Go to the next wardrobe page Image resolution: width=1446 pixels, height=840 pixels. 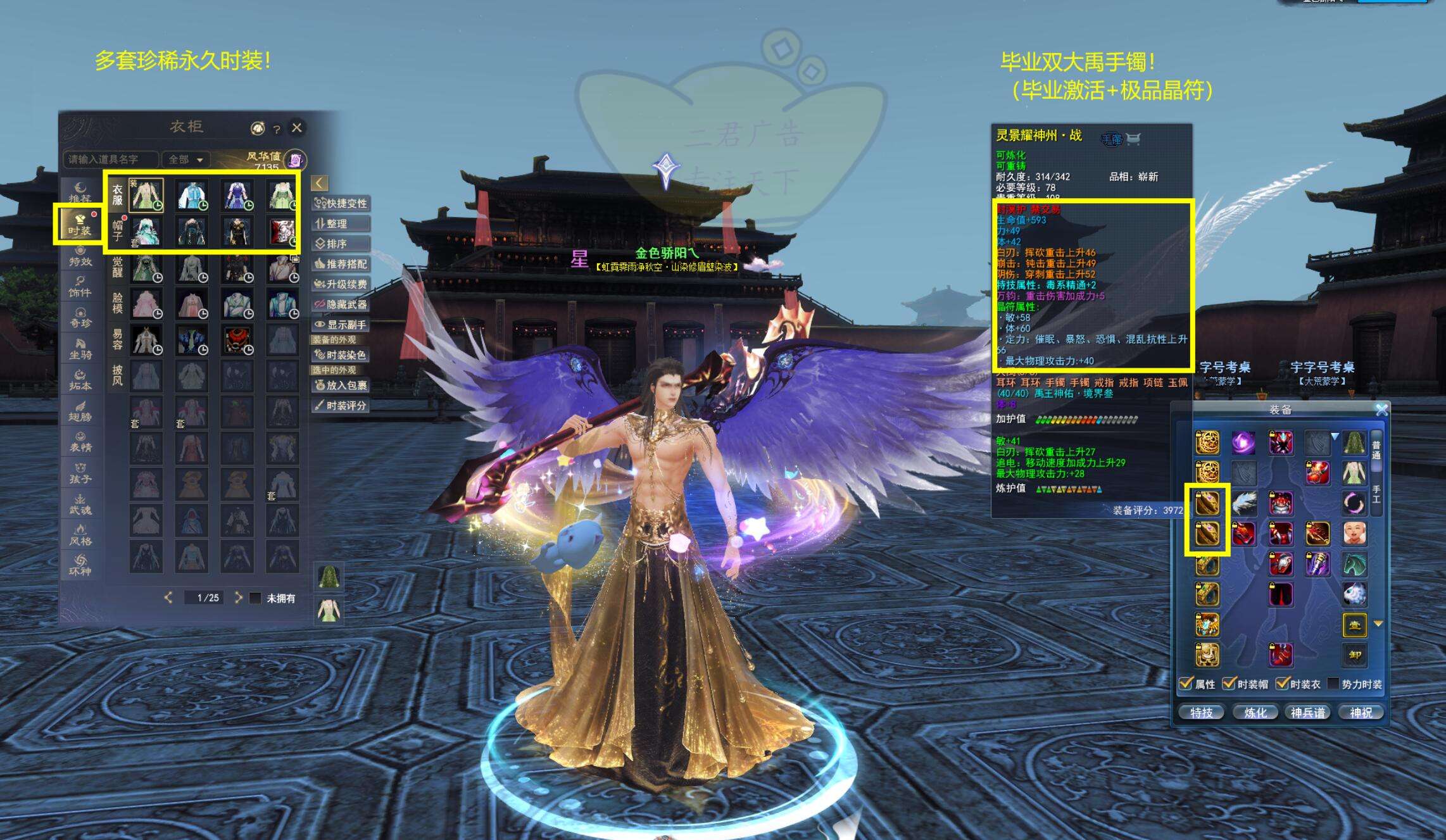(x=238, y=597)
